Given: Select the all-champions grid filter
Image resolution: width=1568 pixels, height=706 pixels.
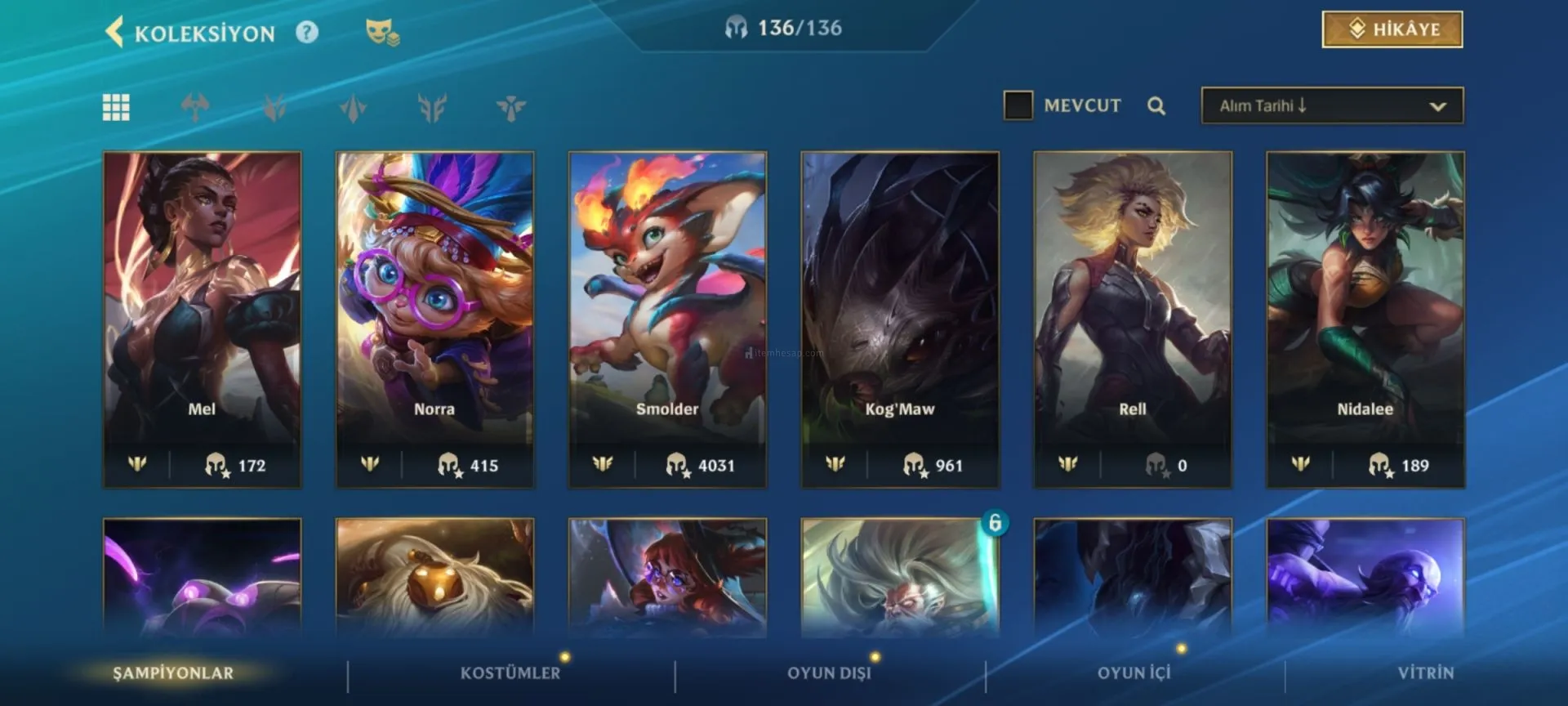Looking at the screenshot, I should tap(116, 107).
